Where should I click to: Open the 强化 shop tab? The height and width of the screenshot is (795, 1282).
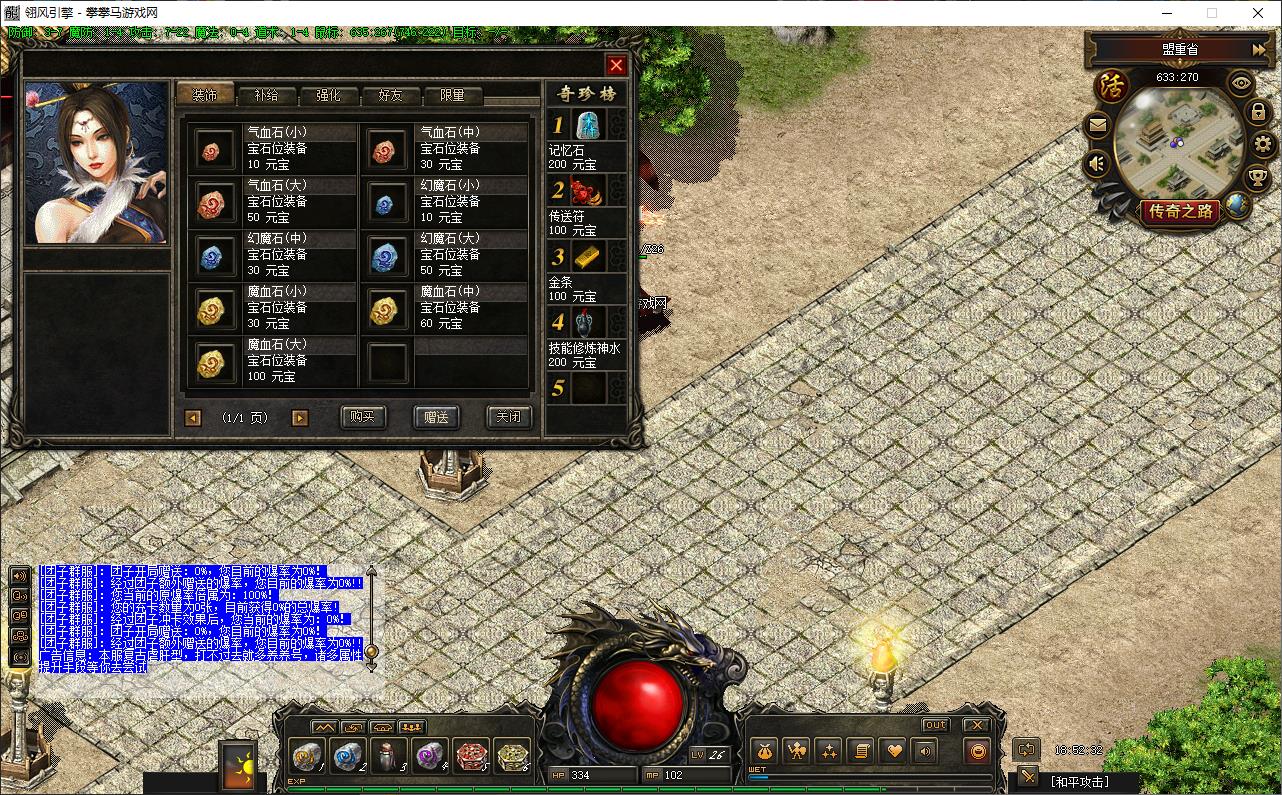pos(328,95)
